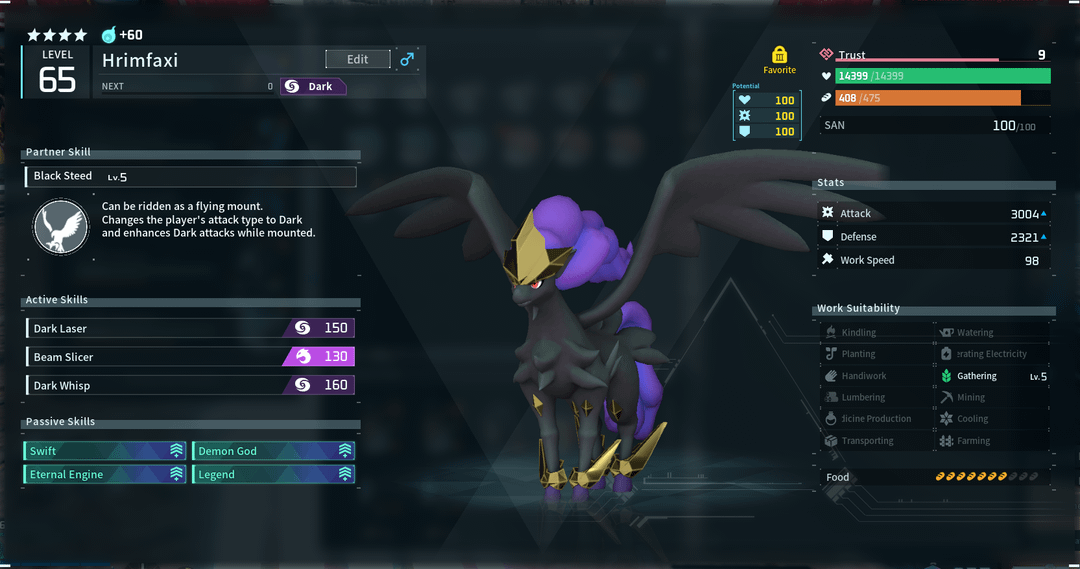Open the Black Steed partner skill

[190, 177]
